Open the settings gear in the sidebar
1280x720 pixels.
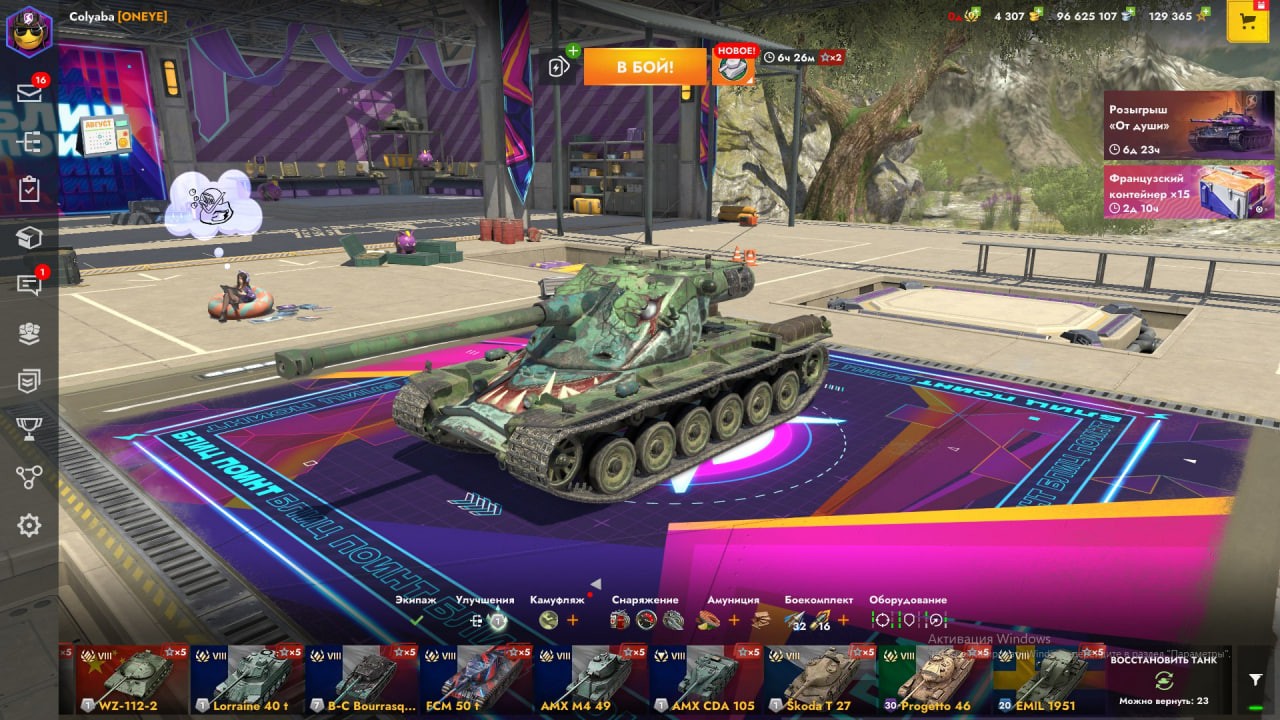(29, 525)
